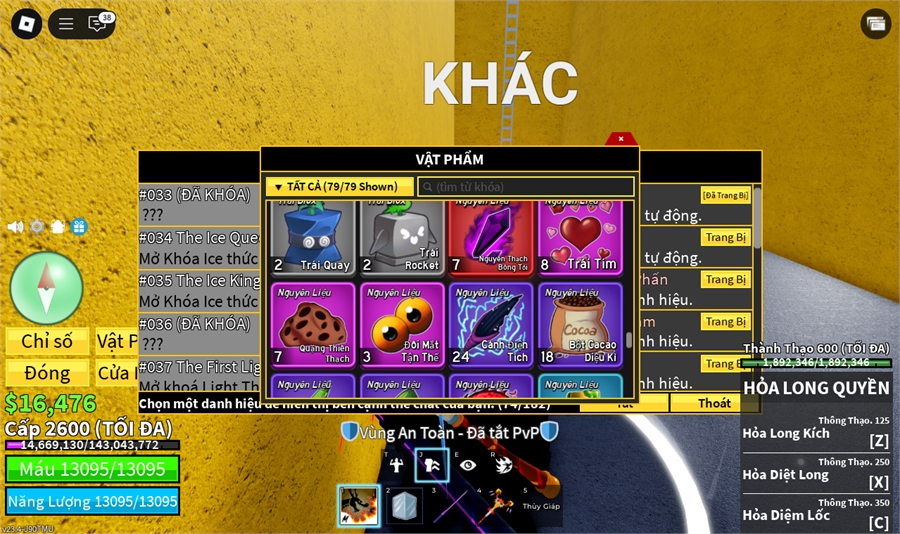Open the Chỉ số stats menu
Image resolution: width=900 pixels, height=534 pixels.
pos(47,341)
